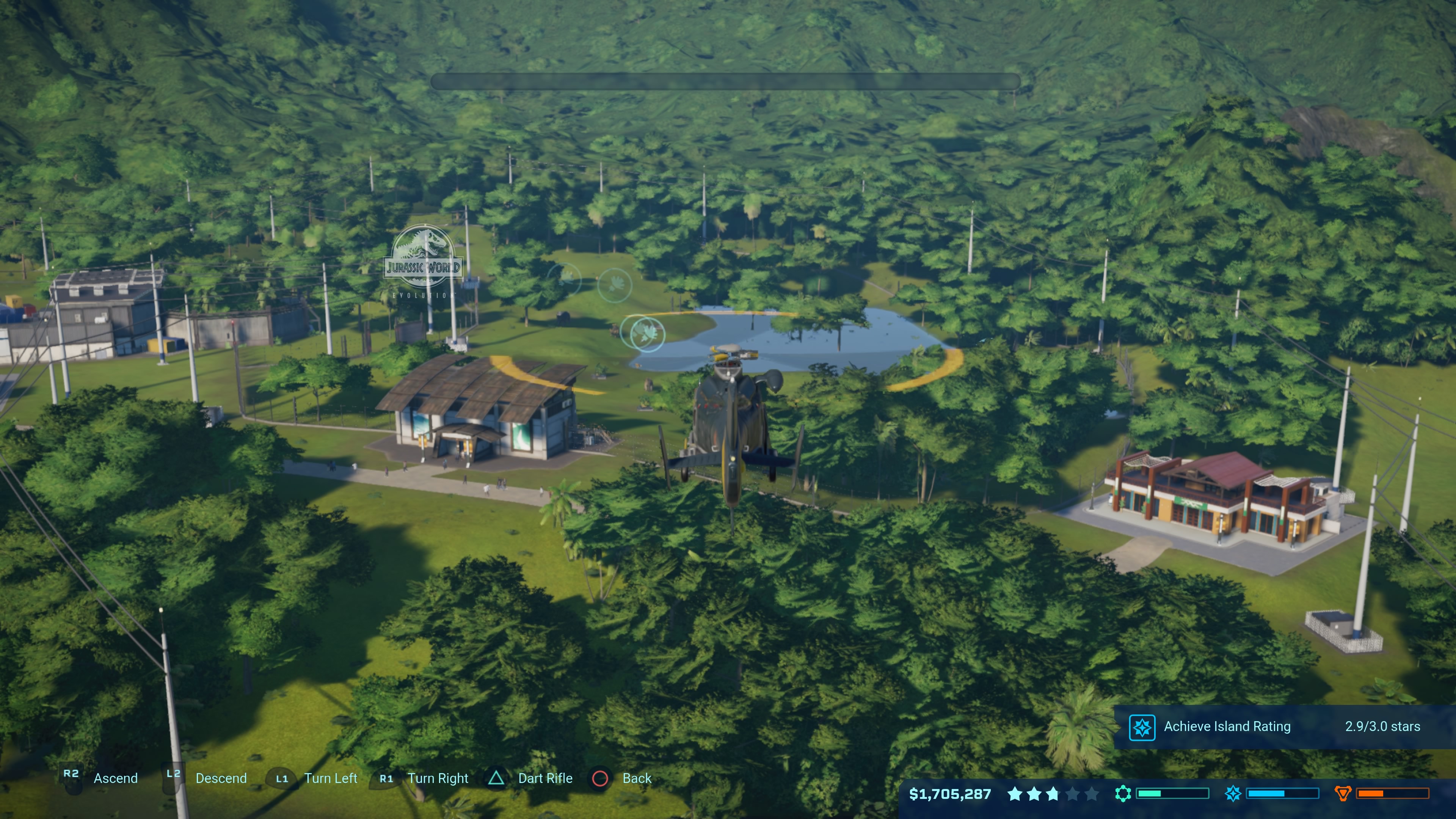
Task: Select the blue Entertainment division icon
Action: click(x=1233, y=794)
